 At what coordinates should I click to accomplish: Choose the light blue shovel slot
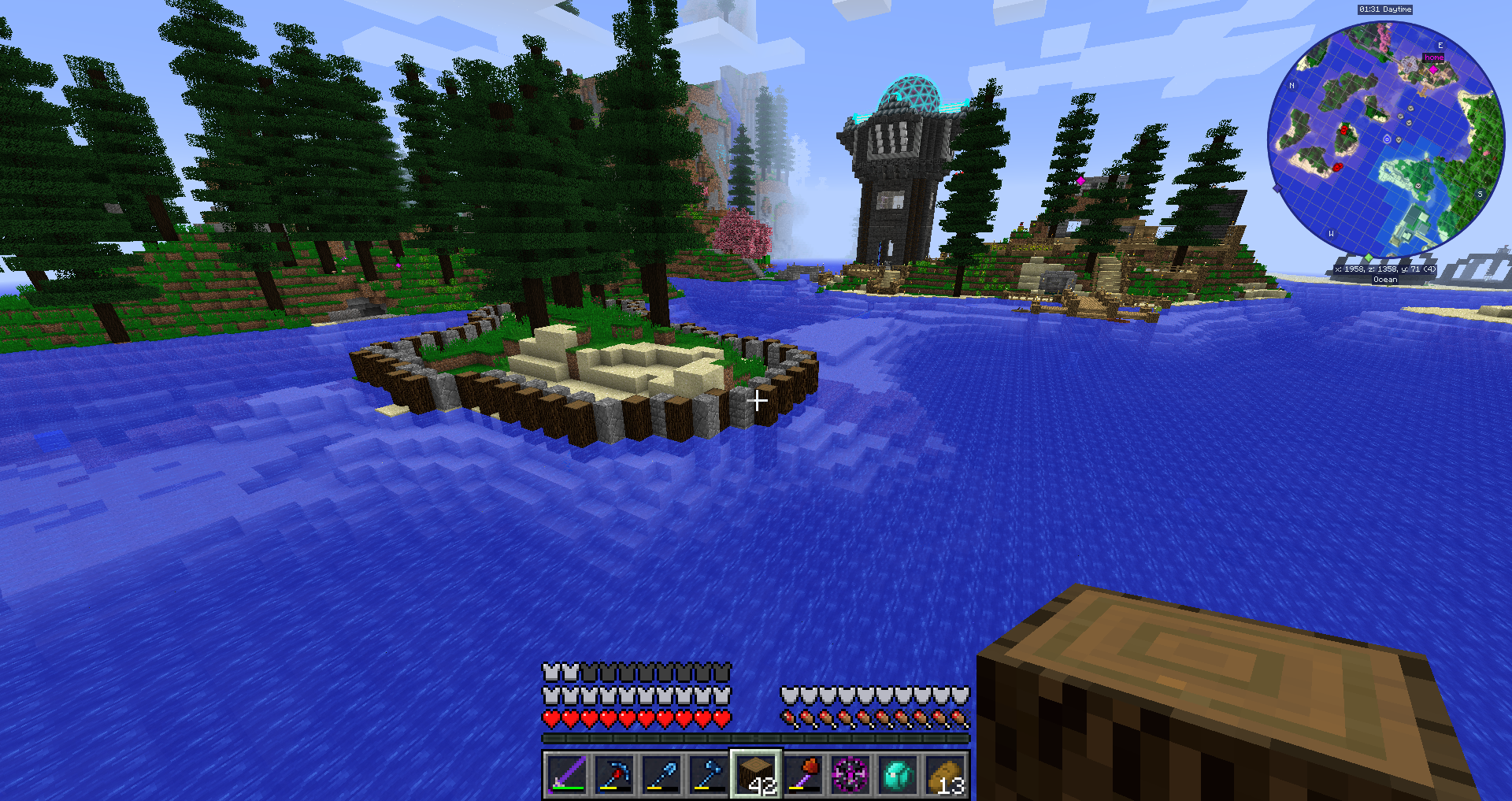(x=661, y=774)
